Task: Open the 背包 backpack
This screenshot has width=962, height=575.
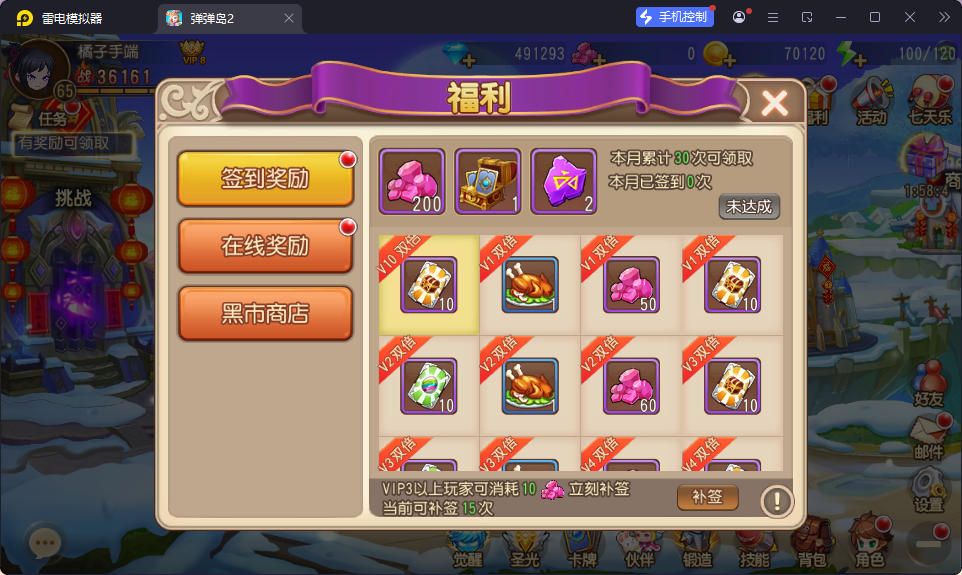Action: coord(812,544)
